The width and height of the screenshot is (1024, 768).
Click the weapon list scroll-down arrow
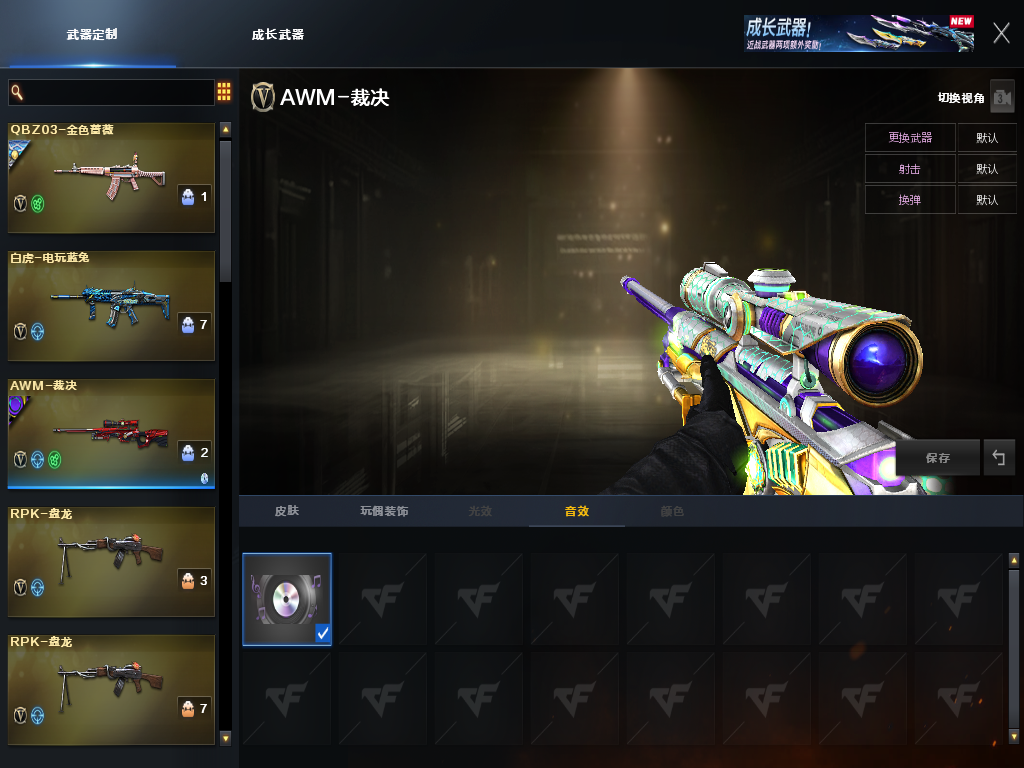[x=225, y=738]
